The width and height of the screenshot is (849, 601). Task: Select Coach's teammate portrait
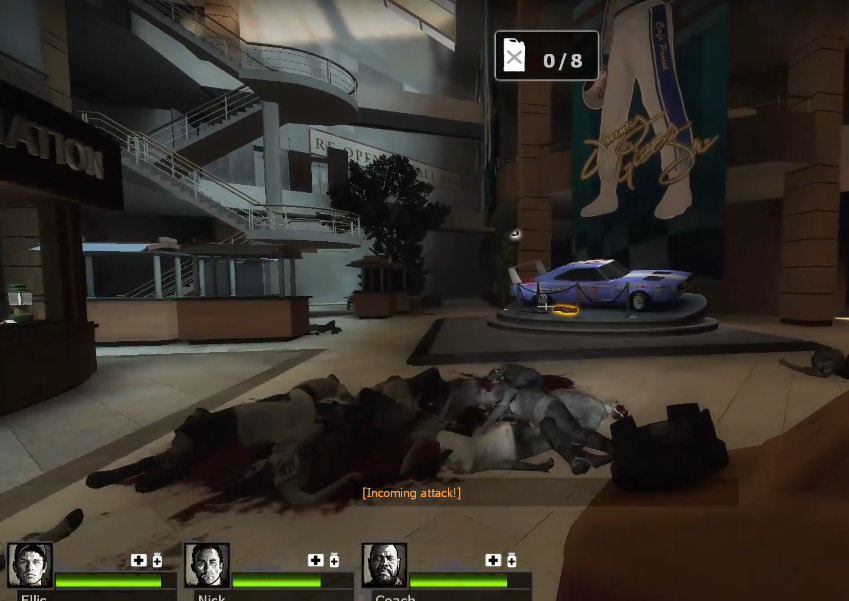(384, 565)
